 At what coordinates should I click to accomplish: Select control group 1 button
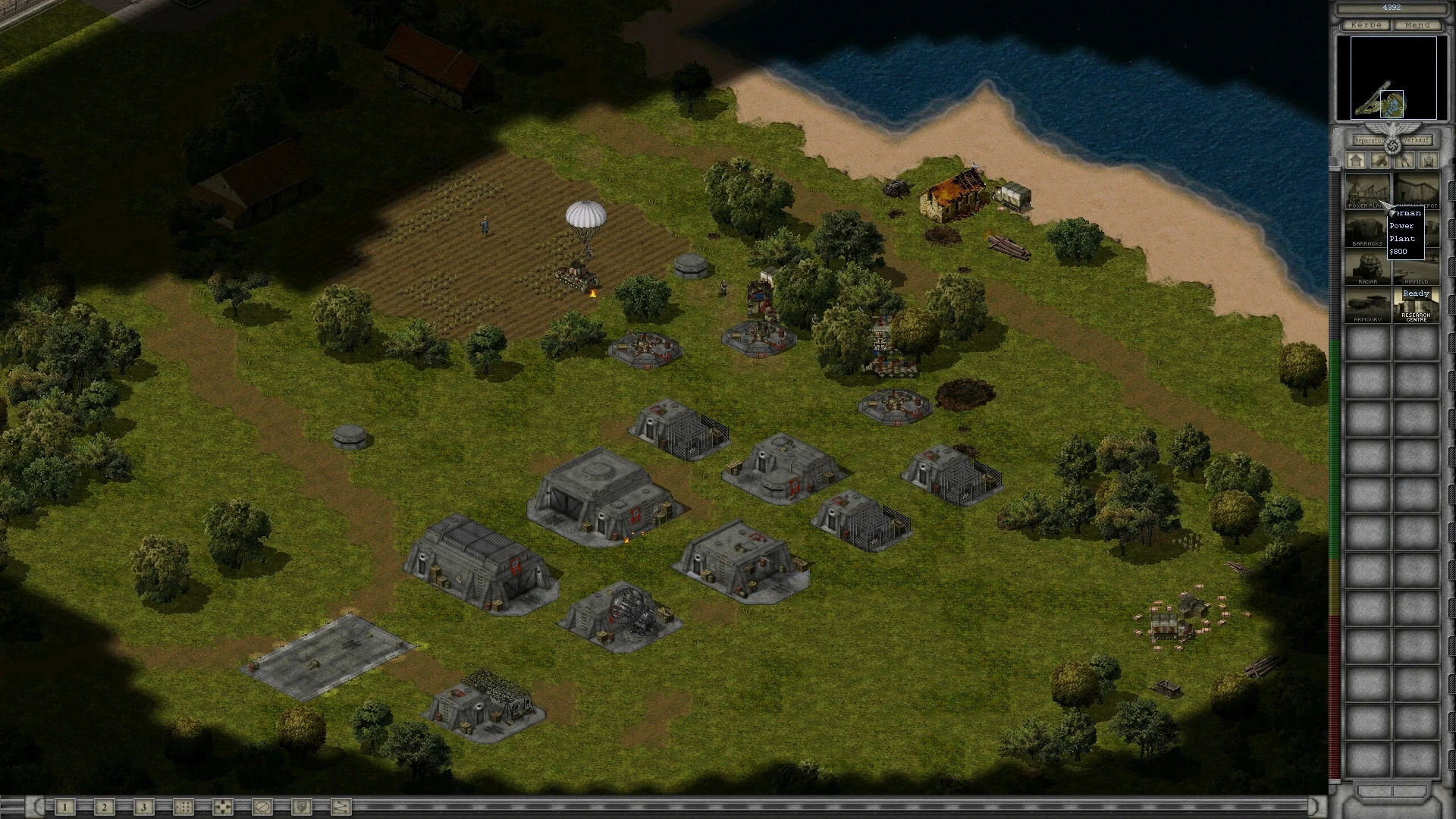click(65, 807)
